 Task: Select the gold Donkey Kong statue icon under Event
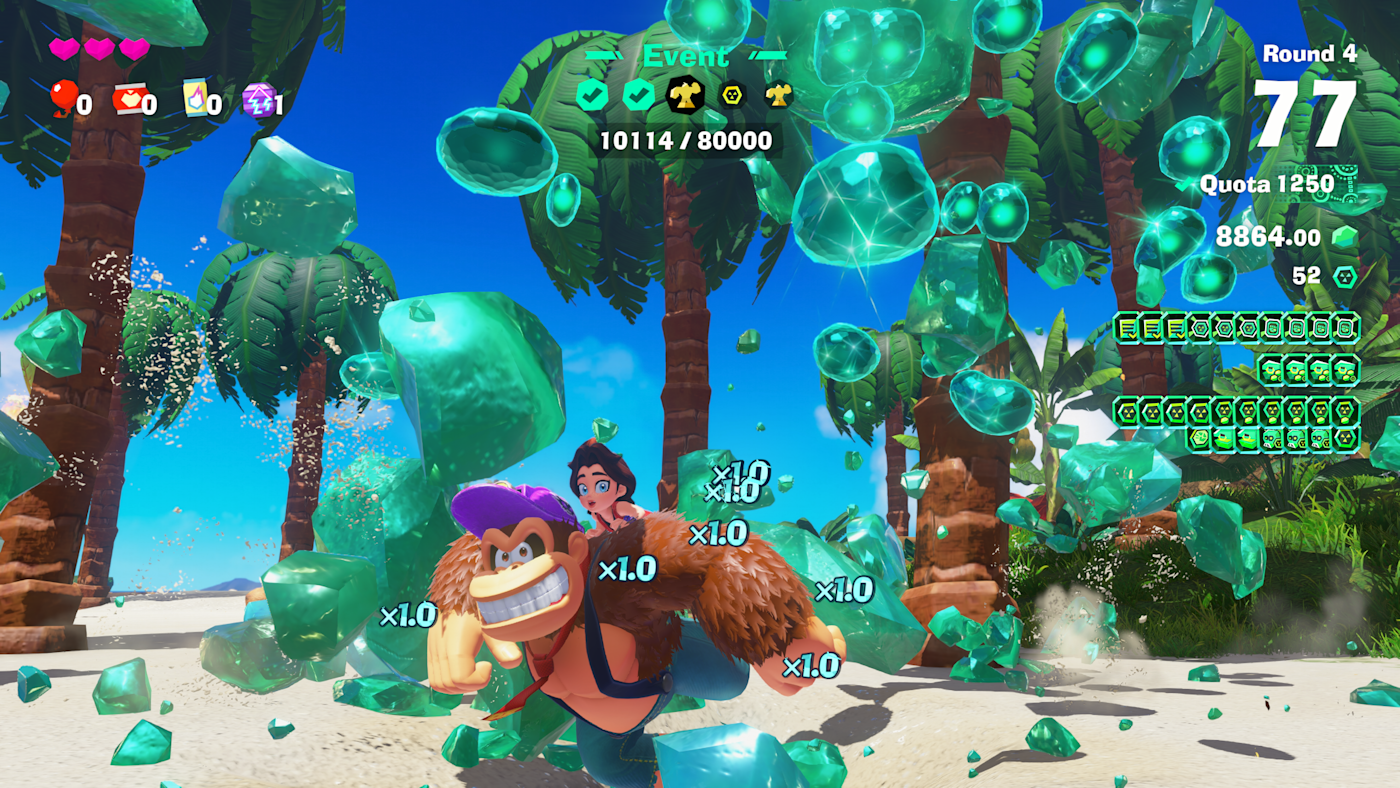pos(685,93)
